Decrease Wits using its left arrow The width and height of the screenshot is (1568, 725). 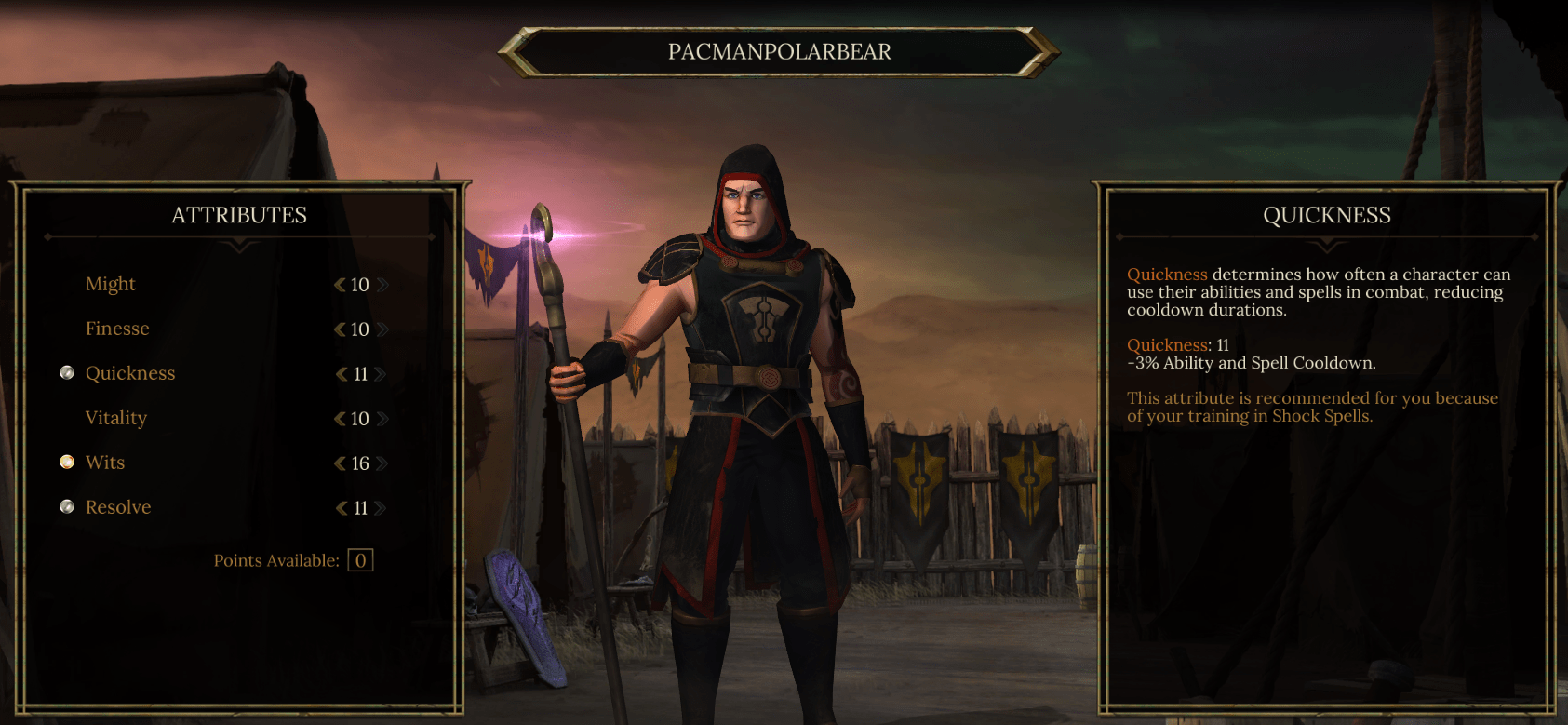pos(339,463)
